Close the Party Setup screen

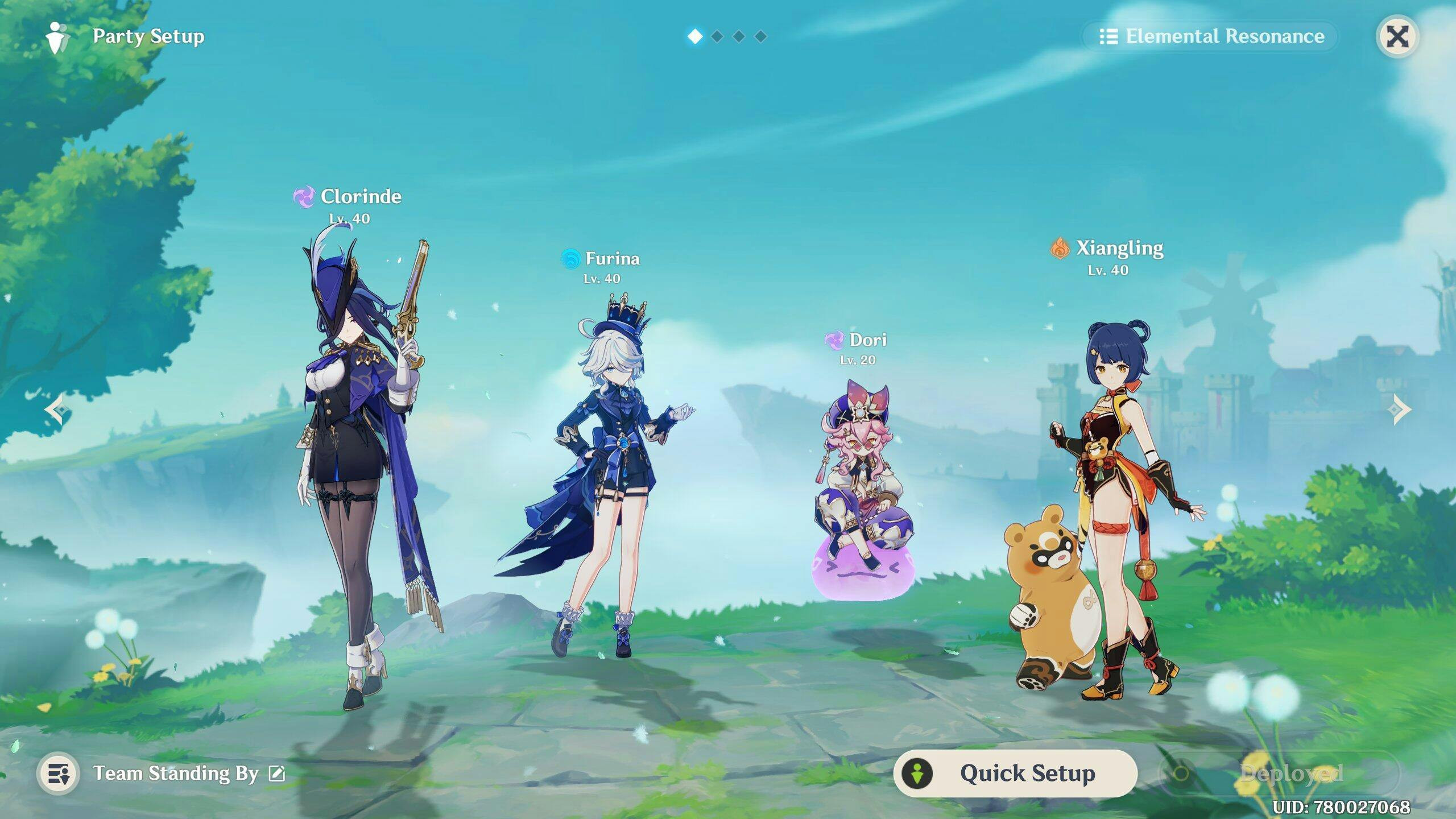(1397, 37)
